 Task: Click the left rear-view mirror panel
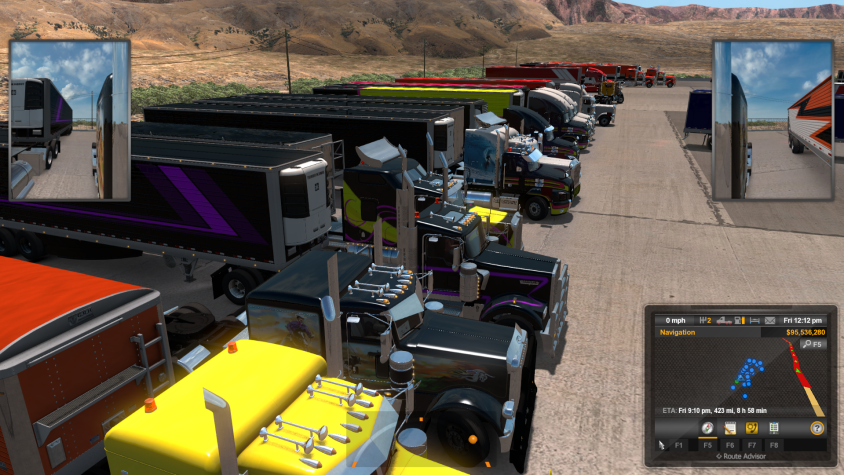click(70, 120)
